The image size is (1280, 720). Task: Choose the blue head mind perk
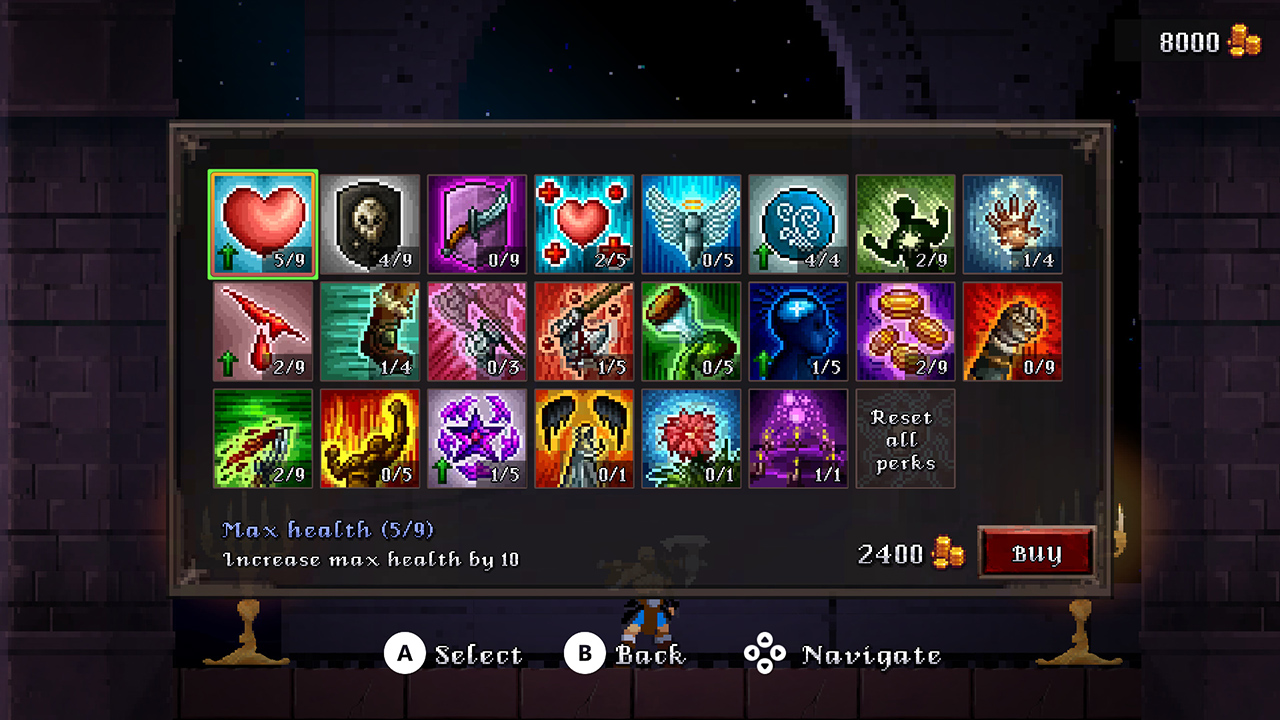797,330
